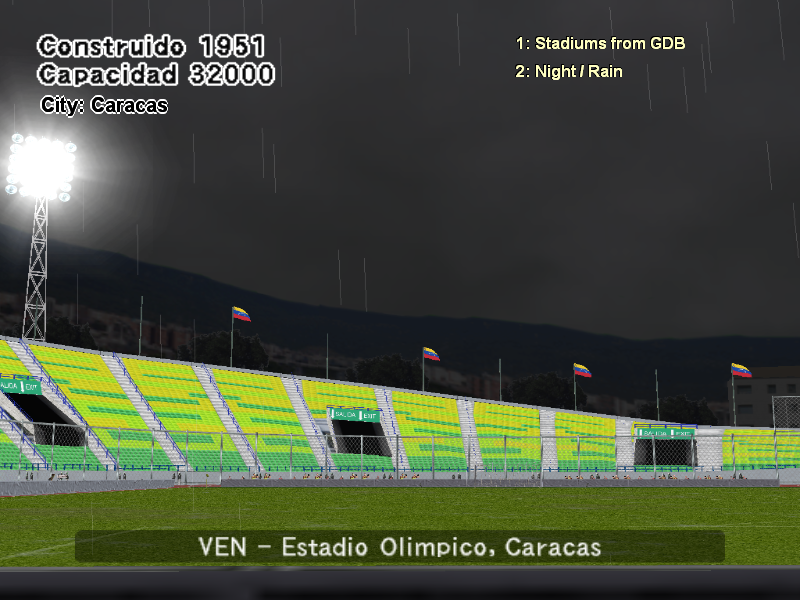Toggle the Stadiums from GDB option
This screenshot has width=800, height=600.
coord(600,44)
